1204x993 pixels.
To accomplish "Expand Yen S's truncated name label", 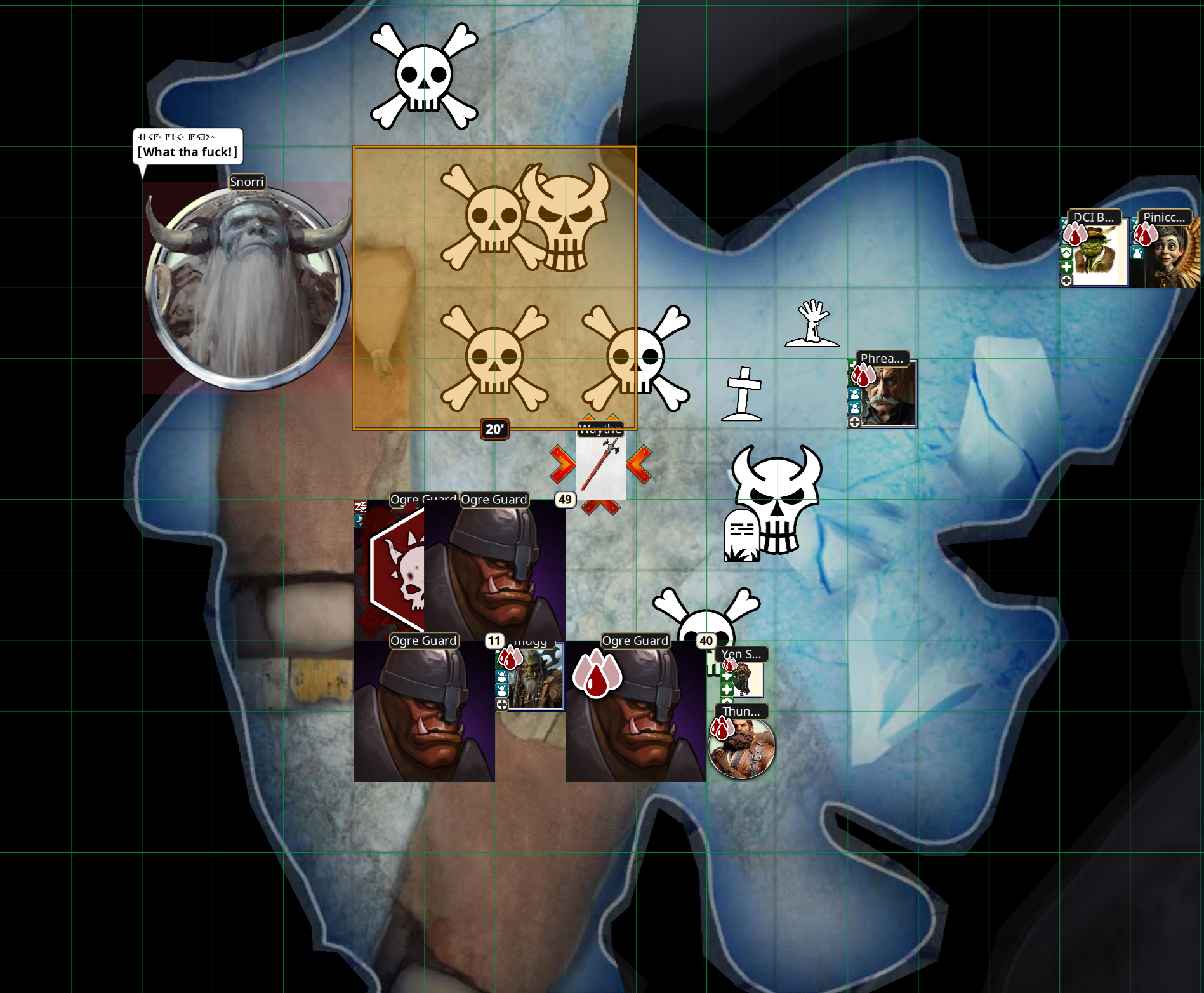I will [x=741, y=653].
